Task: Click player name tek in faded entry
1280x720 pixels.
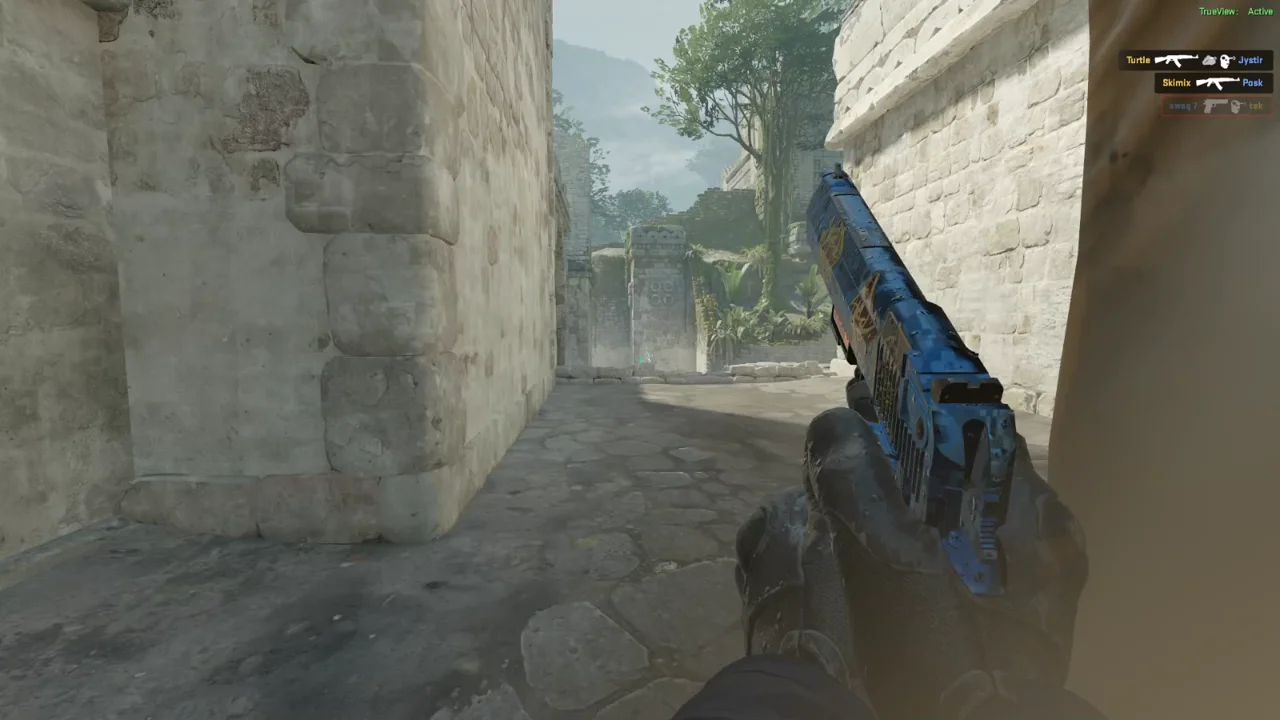Action: [x=1256, y=107]
